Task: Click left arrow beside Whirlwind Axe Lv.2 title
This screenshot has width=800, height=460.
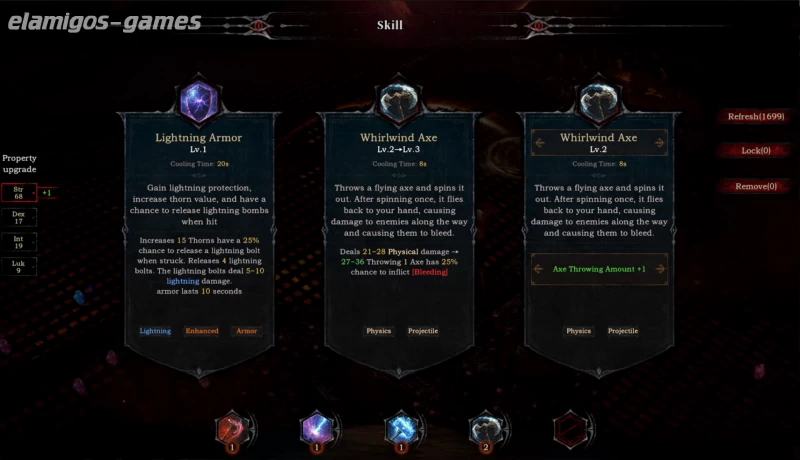Action: (541, 143)
